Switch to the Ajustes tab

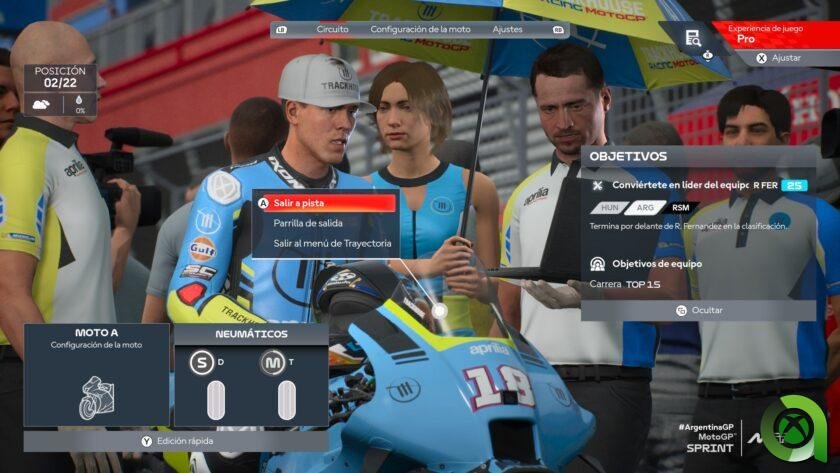click(508, 29)
